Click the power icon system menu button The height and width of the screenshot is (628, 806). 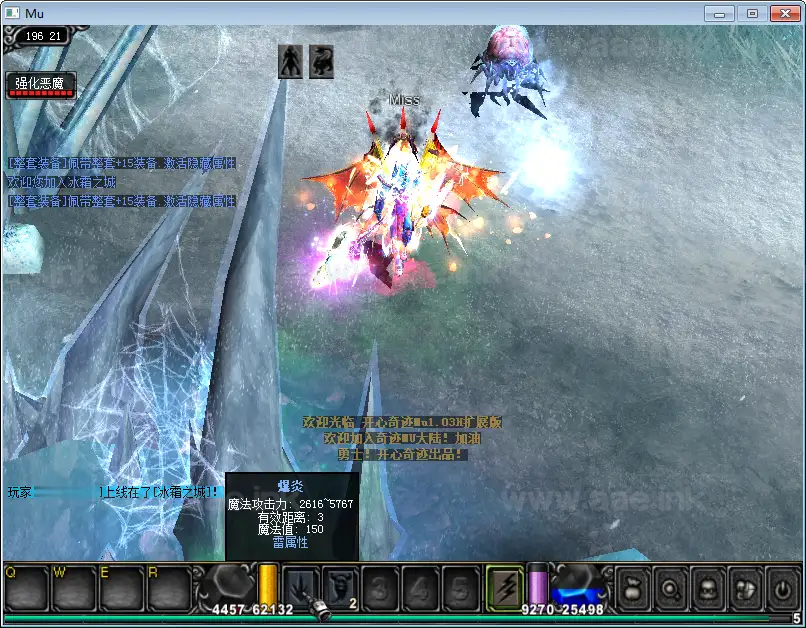[x=780, y=586]
